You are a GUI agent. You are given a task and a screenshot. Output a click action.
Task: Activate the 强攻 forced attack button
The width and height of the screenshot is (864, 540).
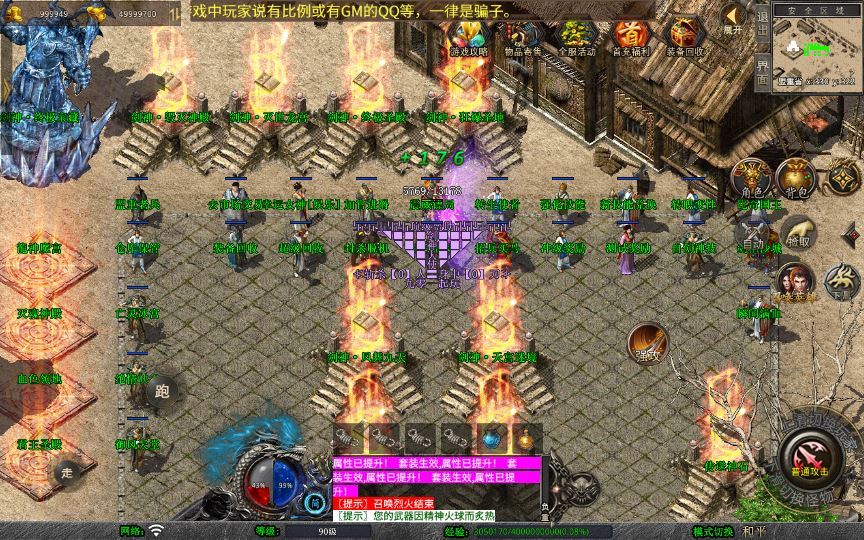click(647, 342)
